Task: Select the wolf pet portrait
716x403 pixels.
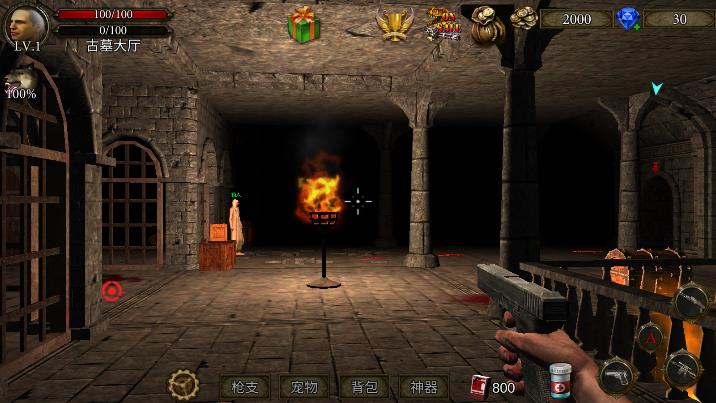Action: (x=19, y=79)
